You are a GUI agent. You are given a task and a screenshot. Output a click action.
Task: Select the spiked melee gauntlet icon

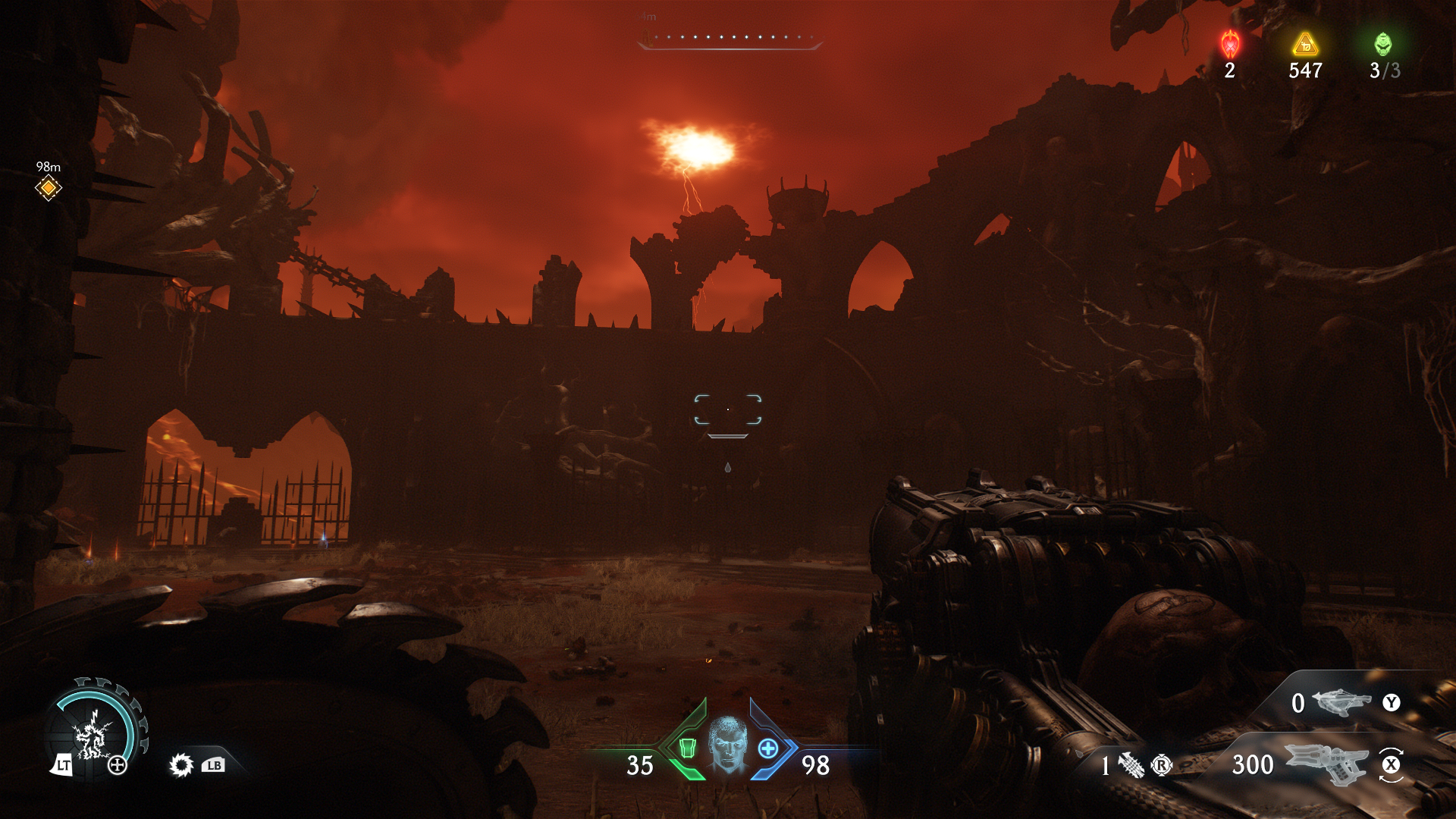point(1131,766)
